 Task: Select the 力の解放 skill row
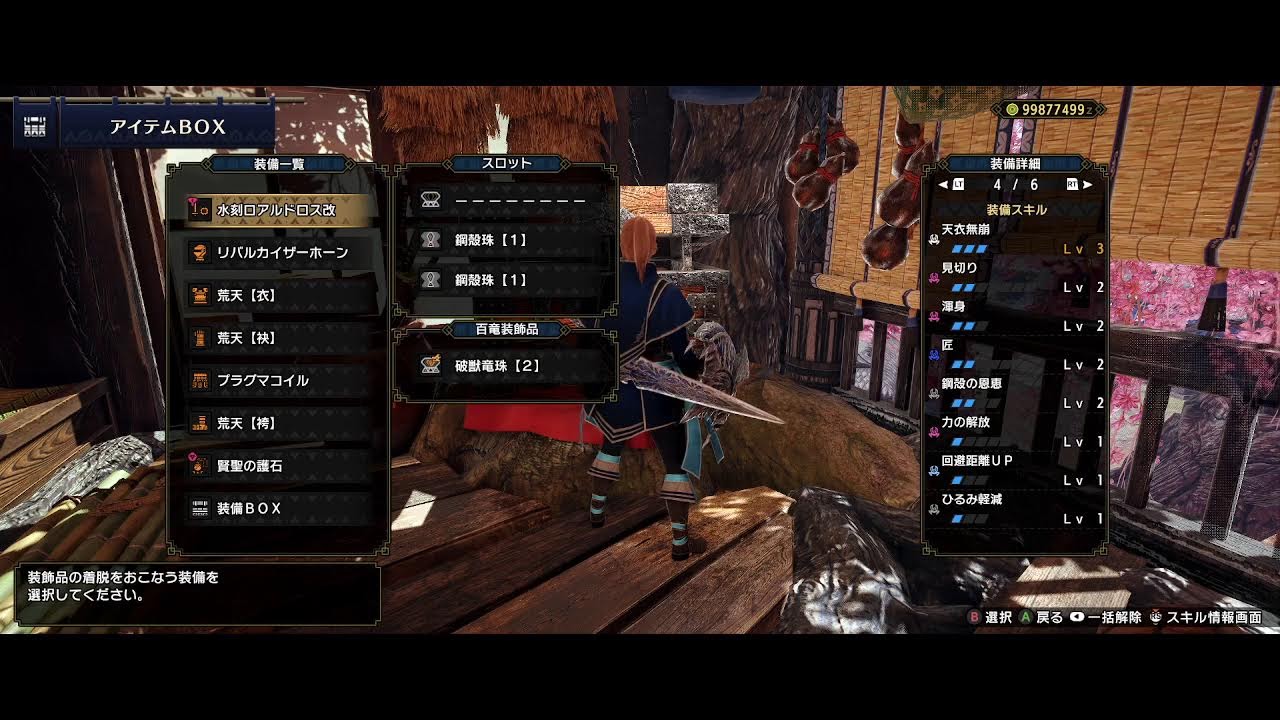pyautogui.click(x=1016, y=431)
